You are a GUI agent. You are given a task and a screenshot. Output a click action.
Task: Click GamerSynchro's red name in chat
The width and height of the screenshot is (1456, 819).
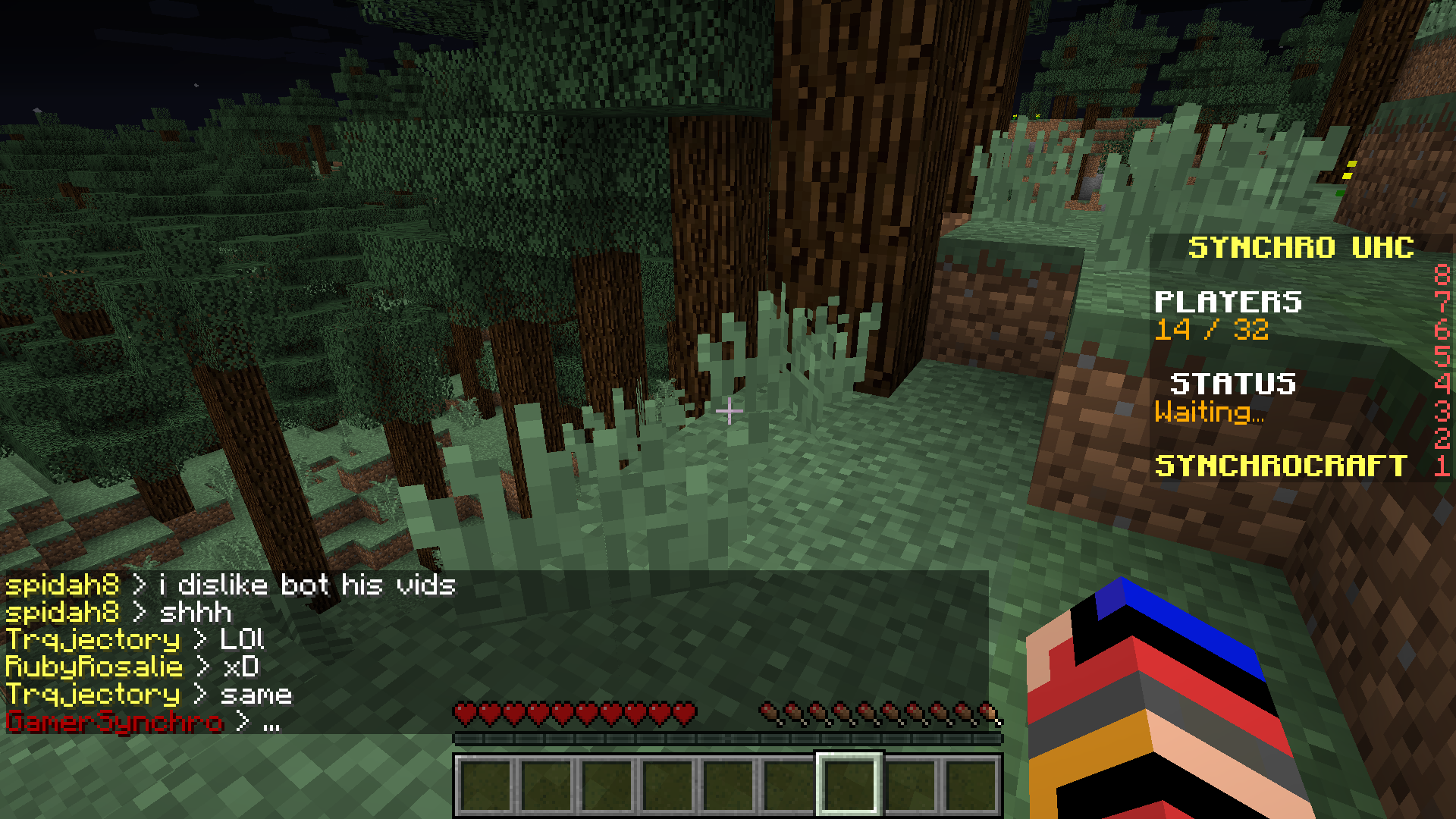coord(115,721)
